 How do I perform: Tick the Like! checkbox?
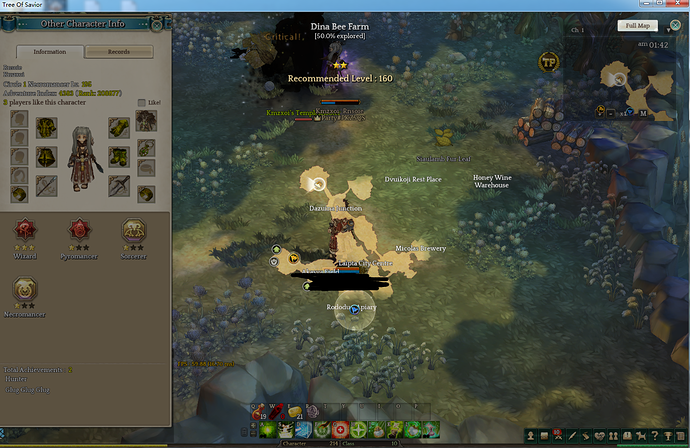coord(139,102)
